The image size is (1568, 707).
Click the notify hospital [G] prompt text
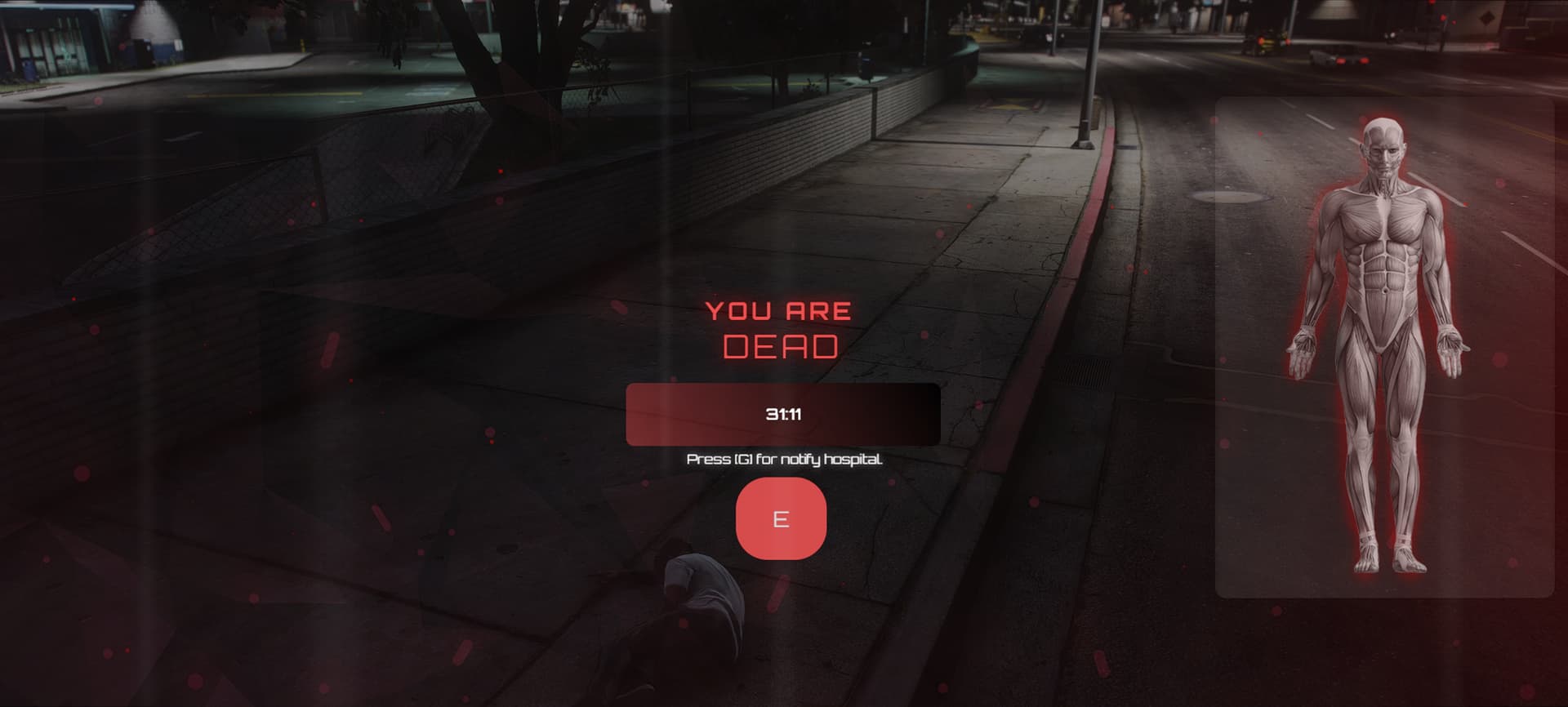pos(785,459)
